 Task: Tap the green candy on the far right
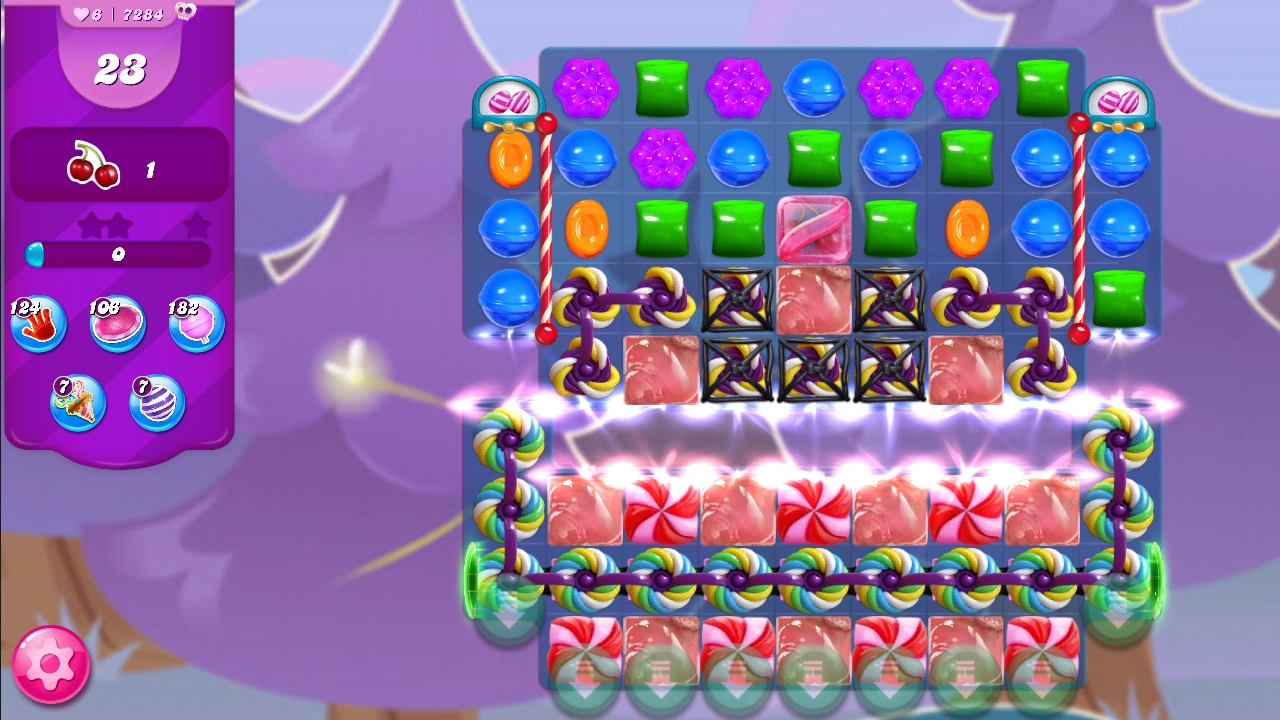click(x=1119, y=298)
